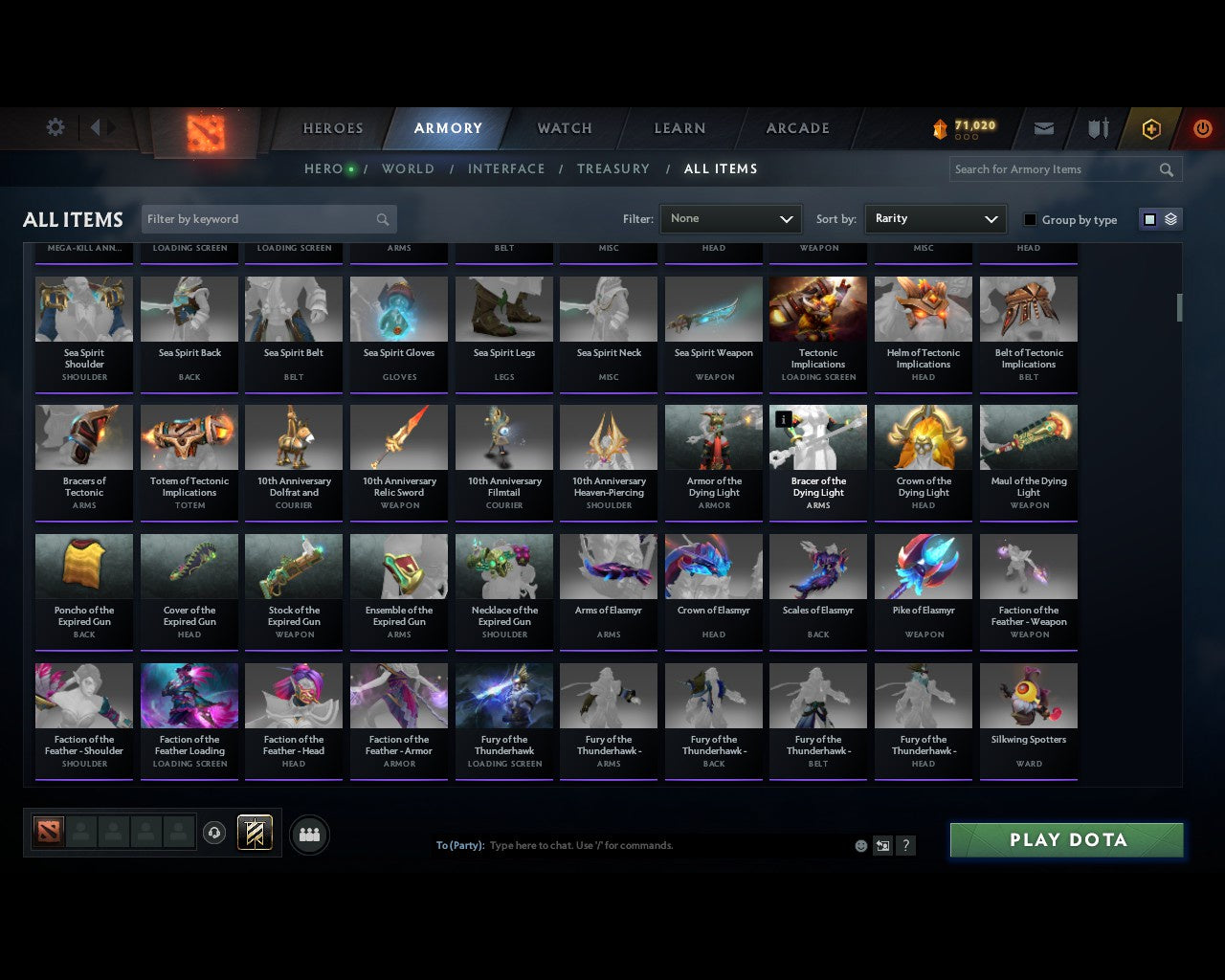This screenshot has height=980, width=1225.
Task: Open the Dota Plus hexagon icon
Action: click(x=1151, y=128)
